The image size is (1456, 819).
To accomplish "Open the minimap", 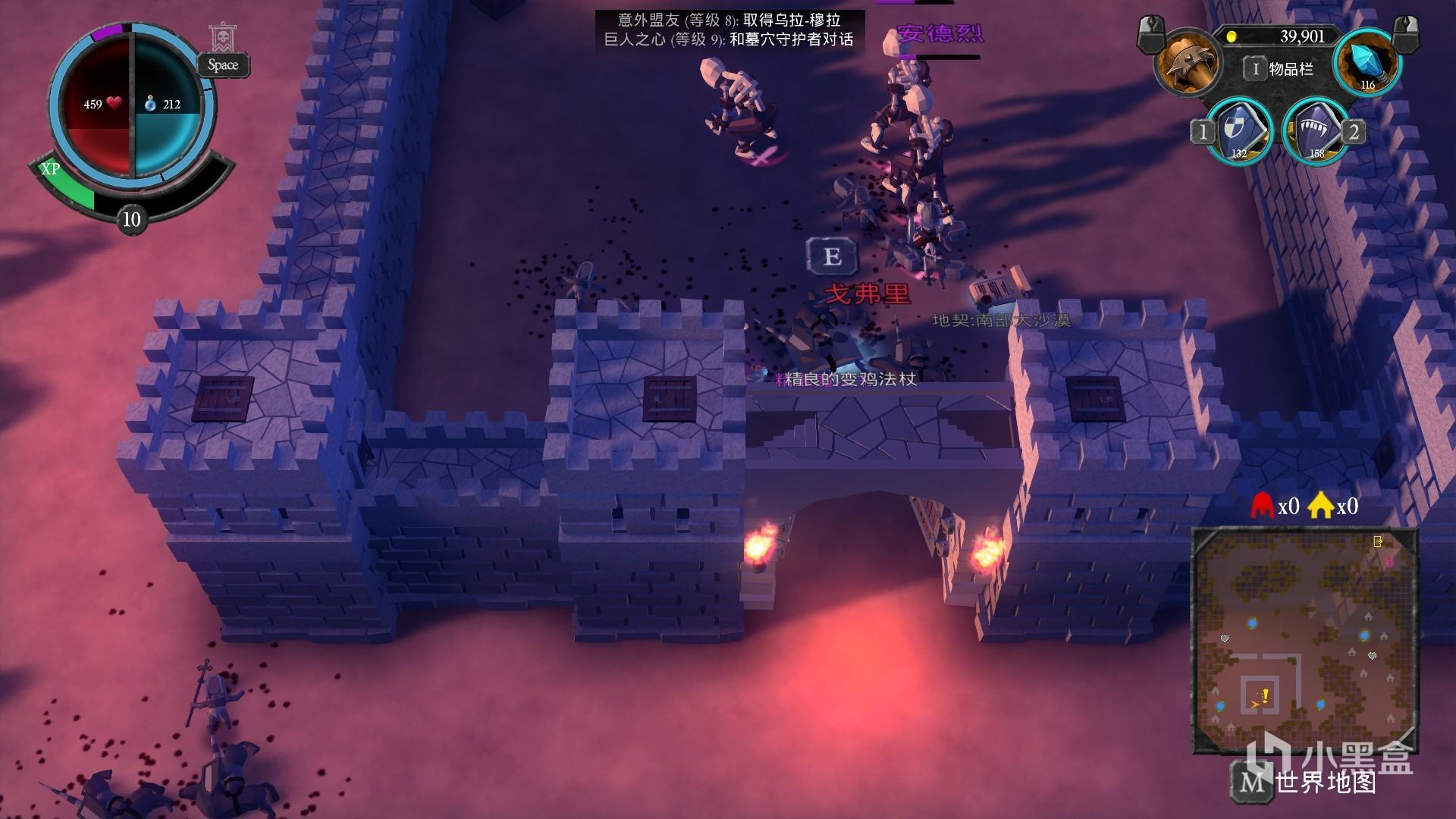I will point(1304,640).
